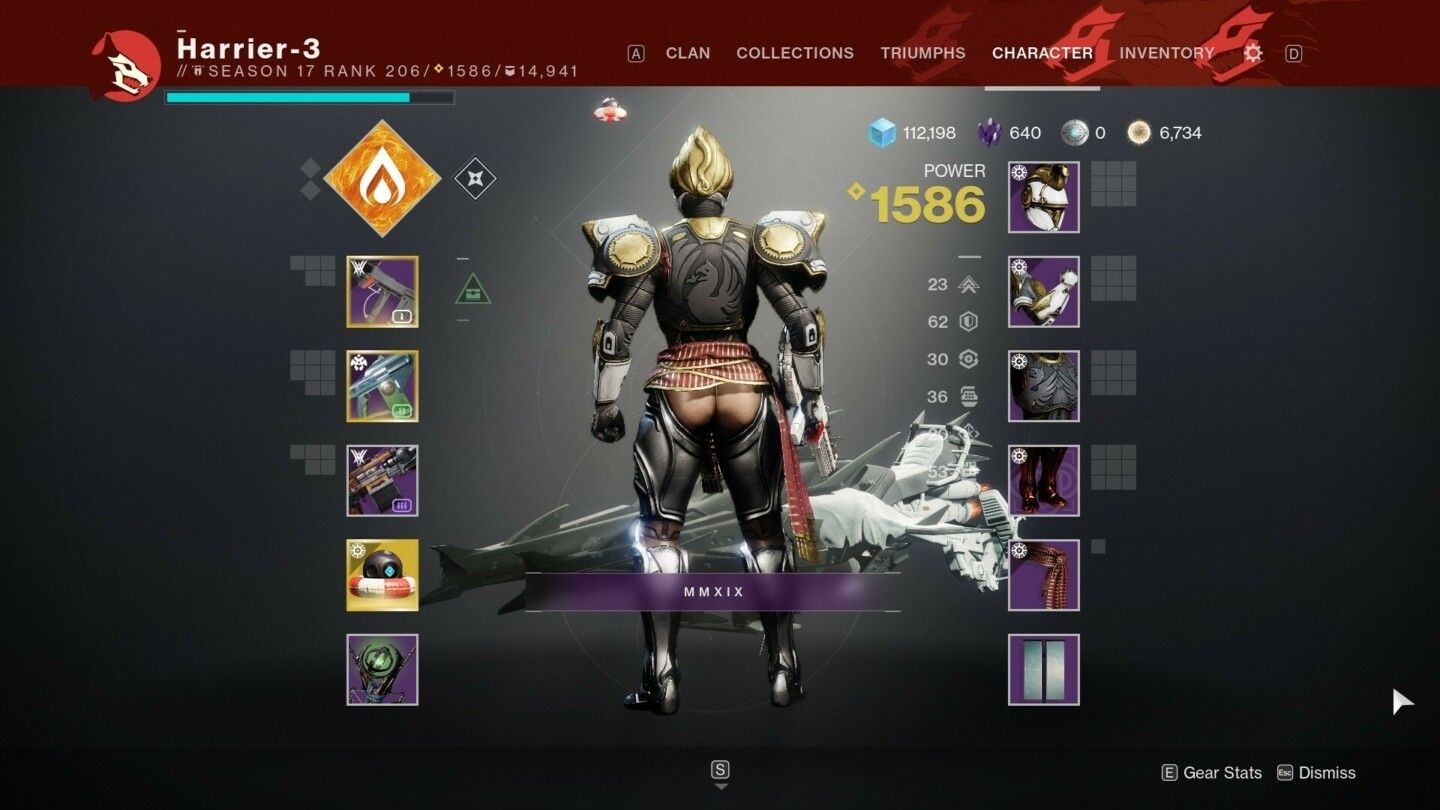
Task: Switch to the Collections tab
Action: (x=795, y=53)
